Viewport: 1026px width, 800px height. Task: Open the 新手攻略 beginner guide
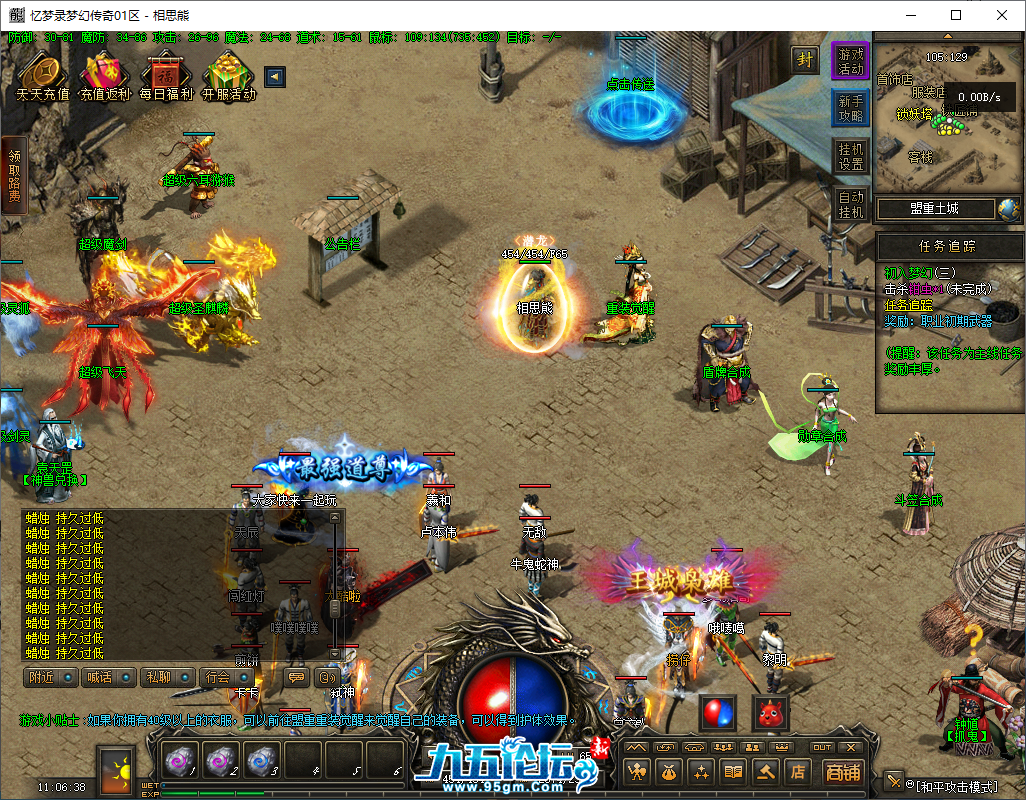coord(851,108)
